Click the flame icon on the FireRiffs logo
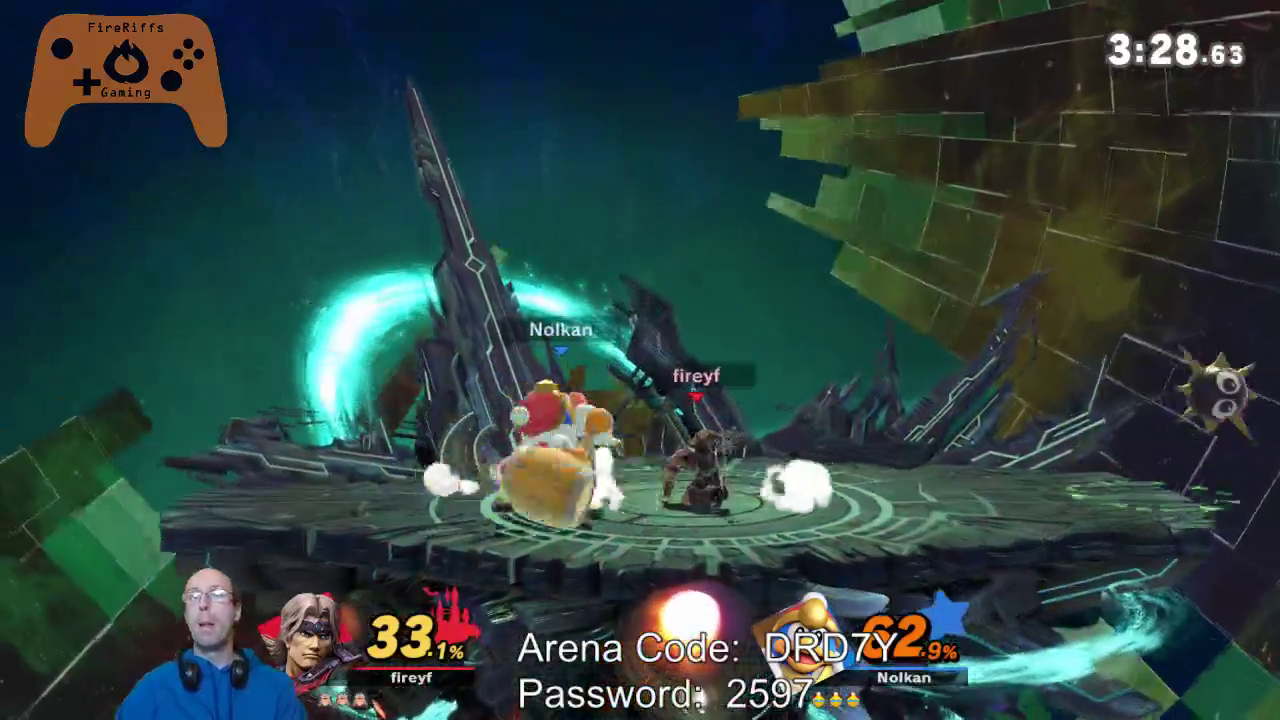 125,60
